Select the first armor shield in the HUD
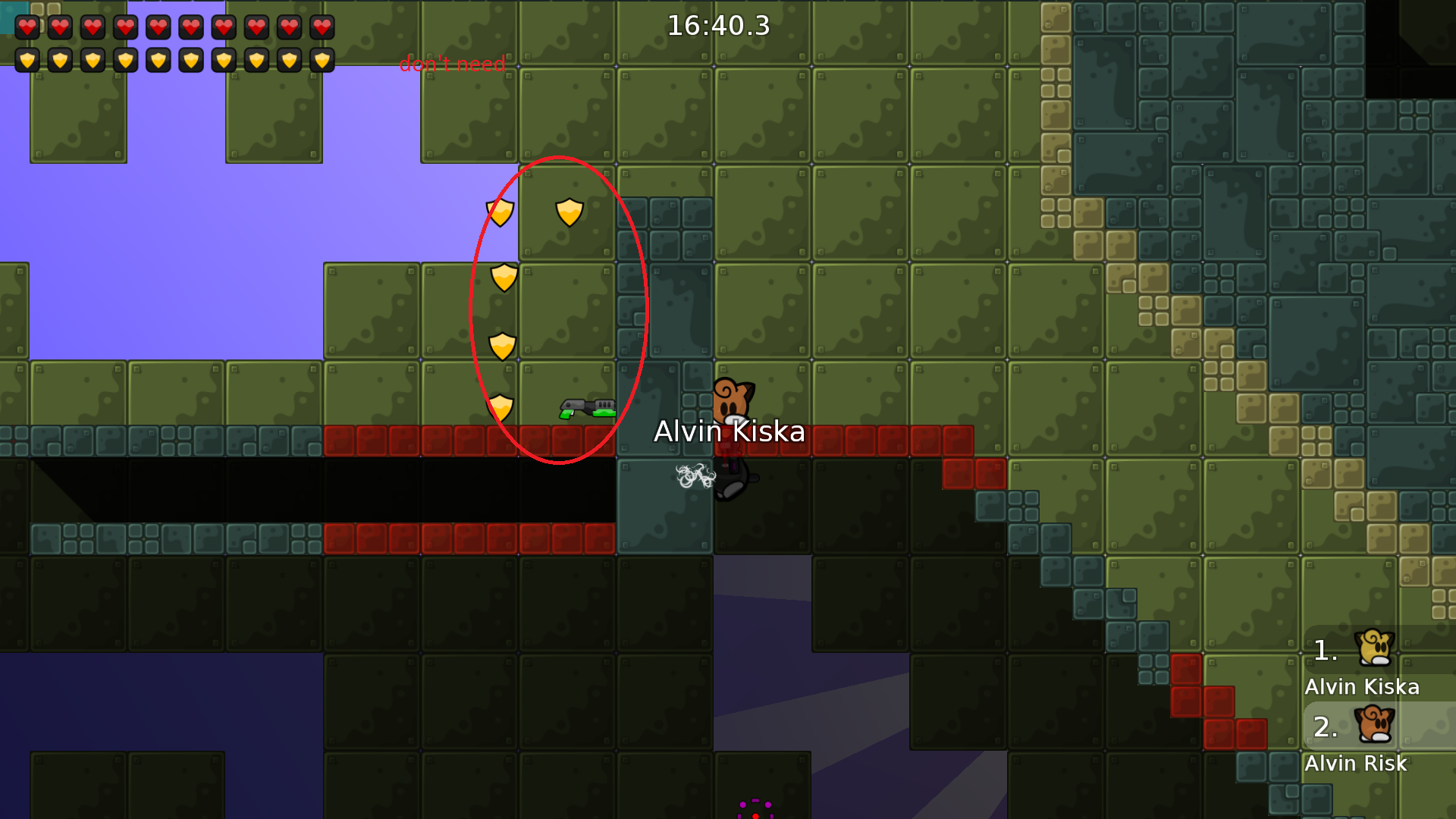Viewport: 1456px width, 819px height. [x=27, y=60]
